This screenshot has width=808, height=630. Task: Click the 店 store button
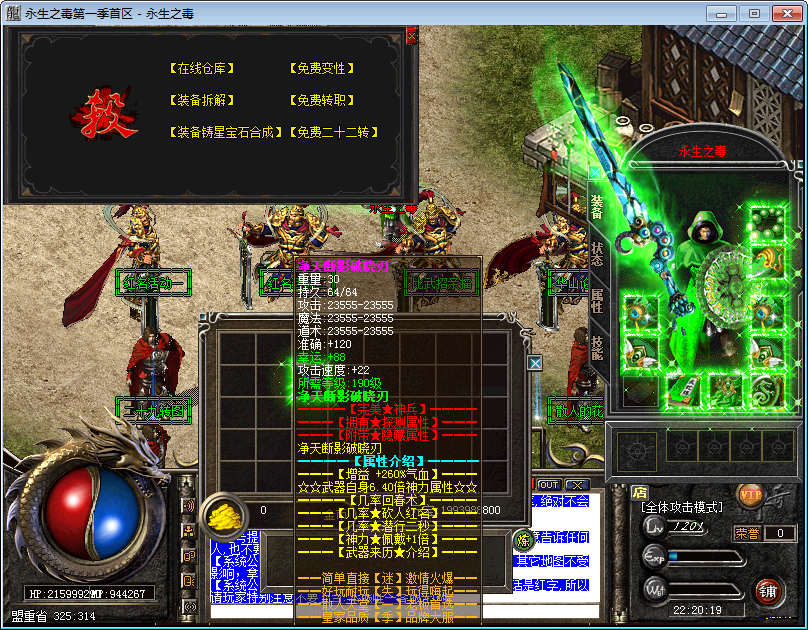[640, 492]
